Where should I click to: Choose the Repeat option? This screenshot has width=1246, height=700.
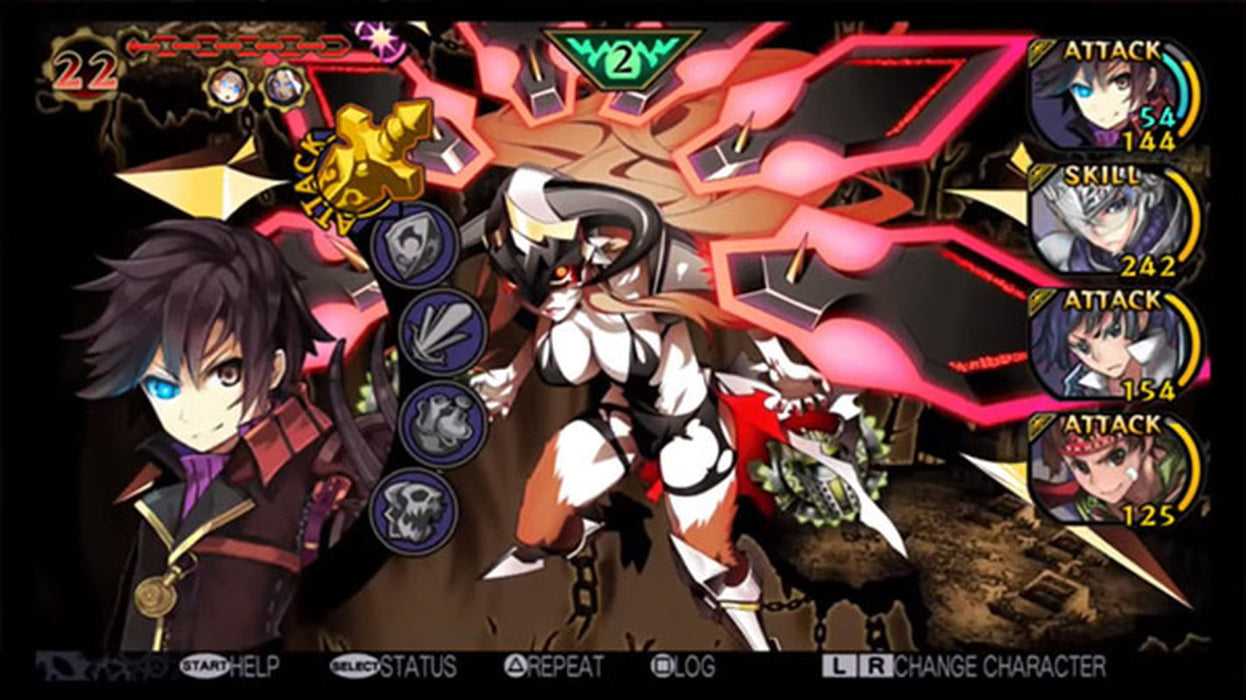click(x=554, y=666)
